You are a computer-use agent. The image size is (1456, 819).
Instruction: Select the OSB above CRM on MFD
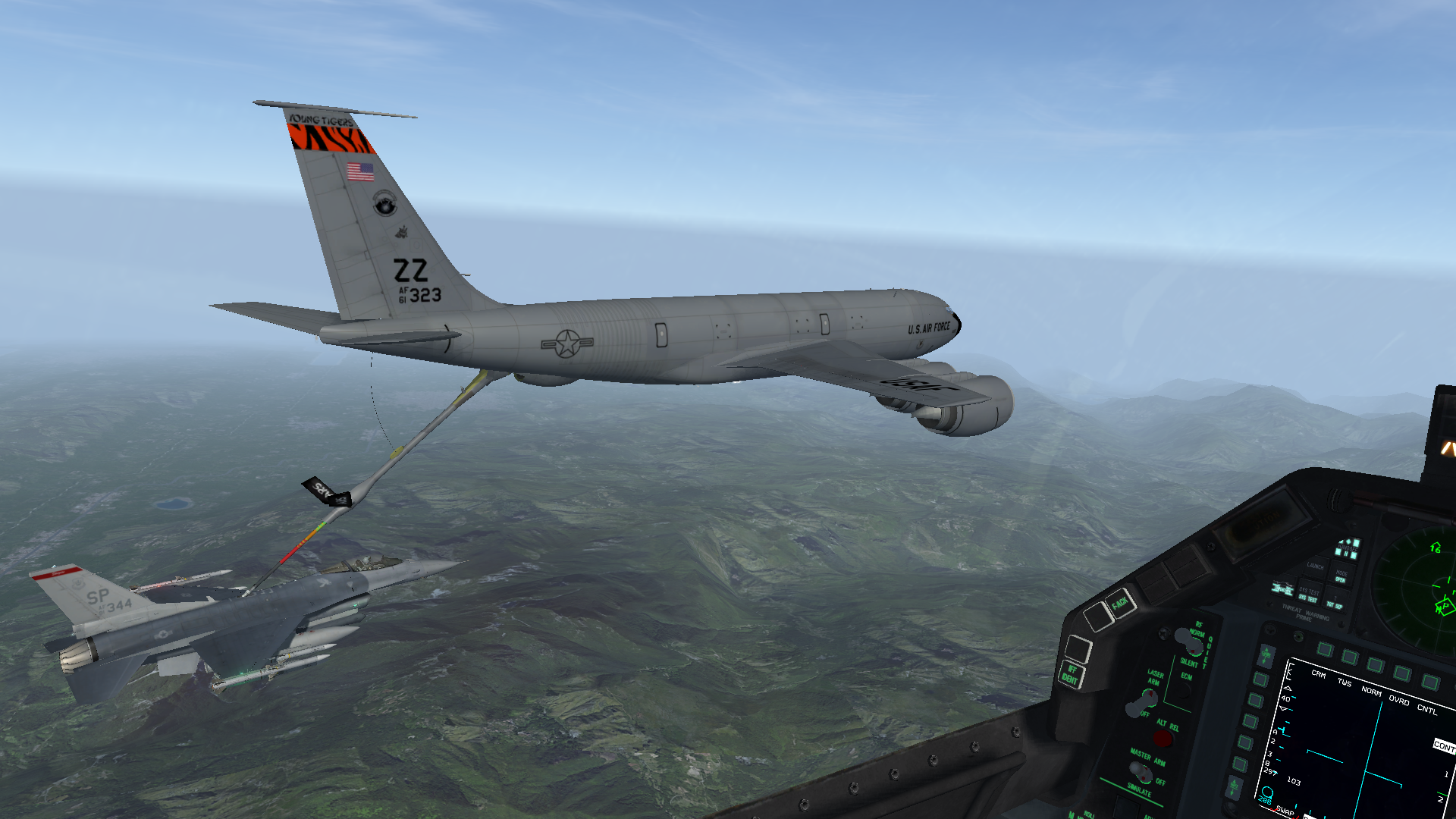point(1325,649)
